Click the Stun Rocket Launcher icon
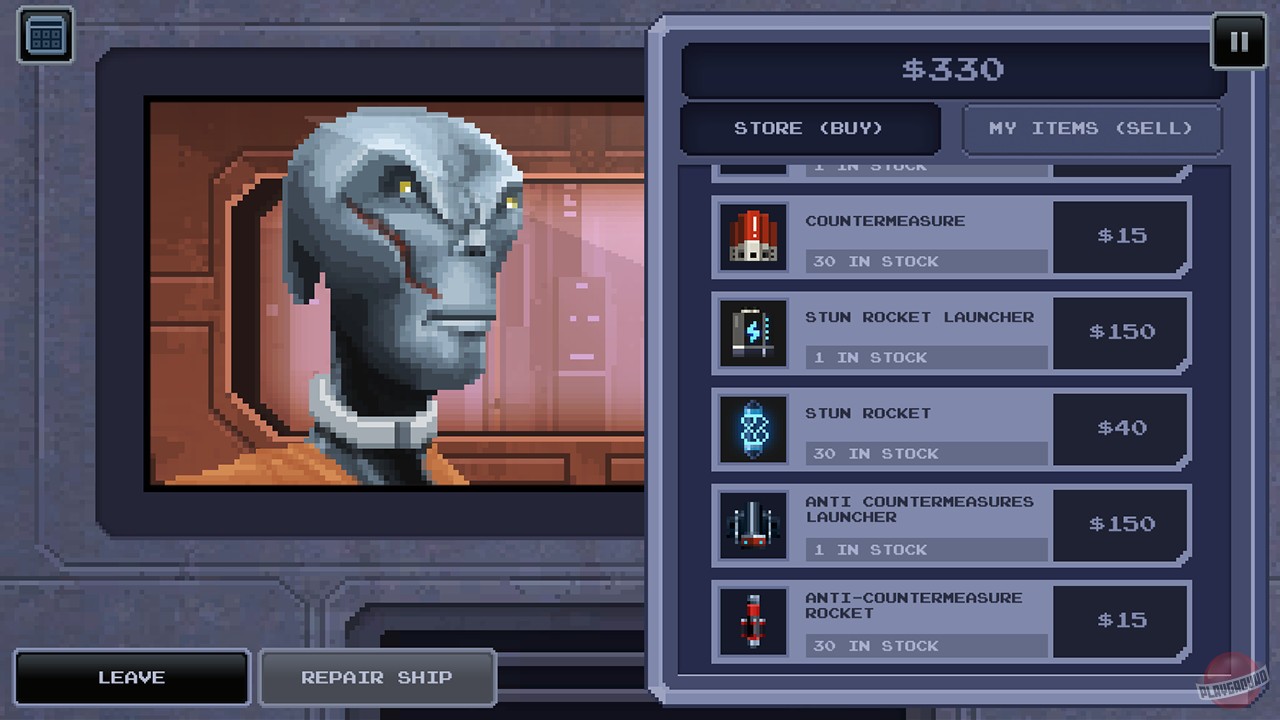The height and width of the screenshot is (720, 1280). [x=753, y=333]
